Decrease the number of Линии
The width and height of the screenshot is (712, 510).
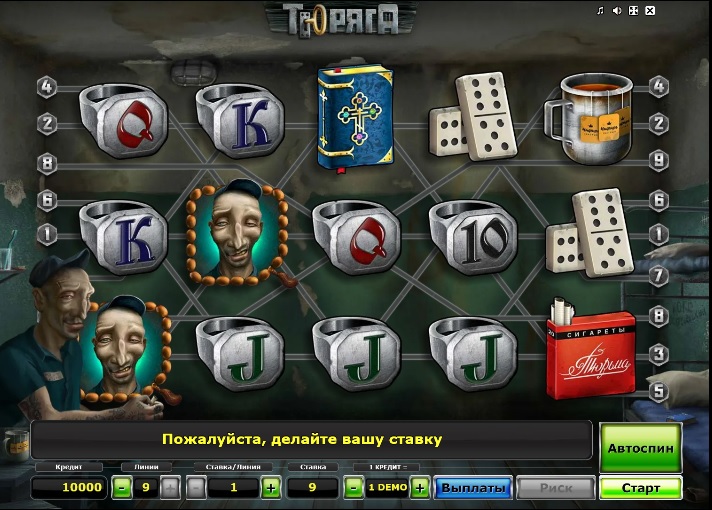click(x=121, y=488)
